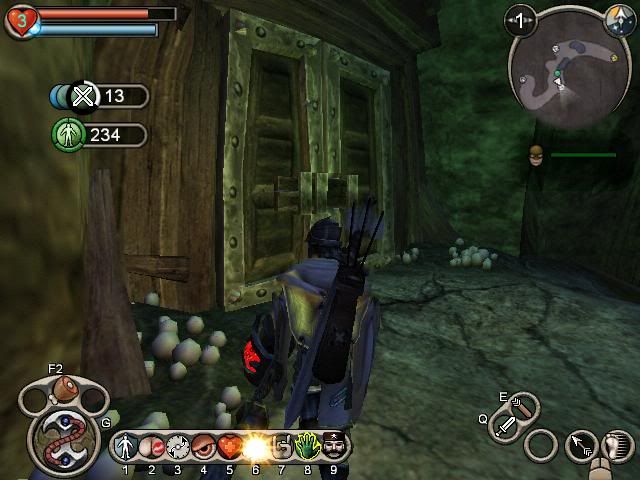Activate the green hand hotbar icon
The height and width of the screenshot is (480, 640).
(x=308, y=446)
